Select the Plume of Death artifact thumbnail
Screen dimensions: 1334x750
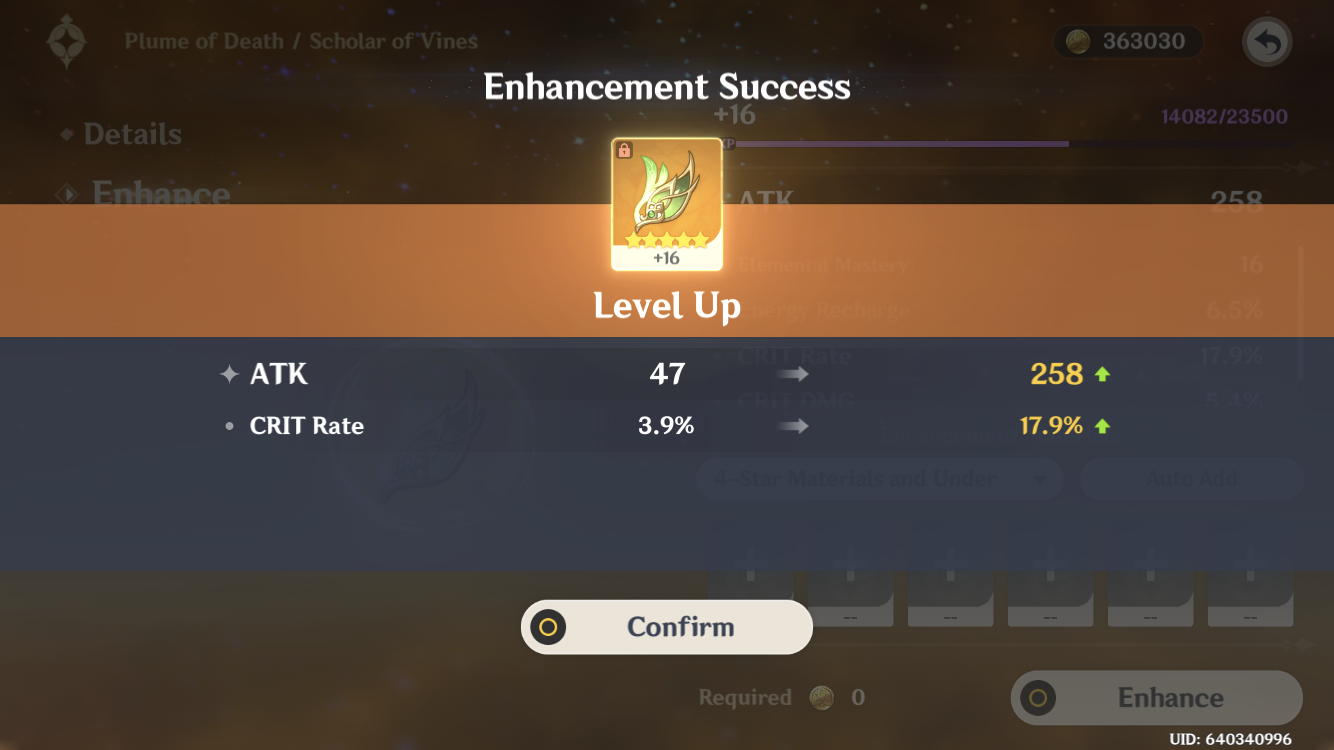click(666, 203)
